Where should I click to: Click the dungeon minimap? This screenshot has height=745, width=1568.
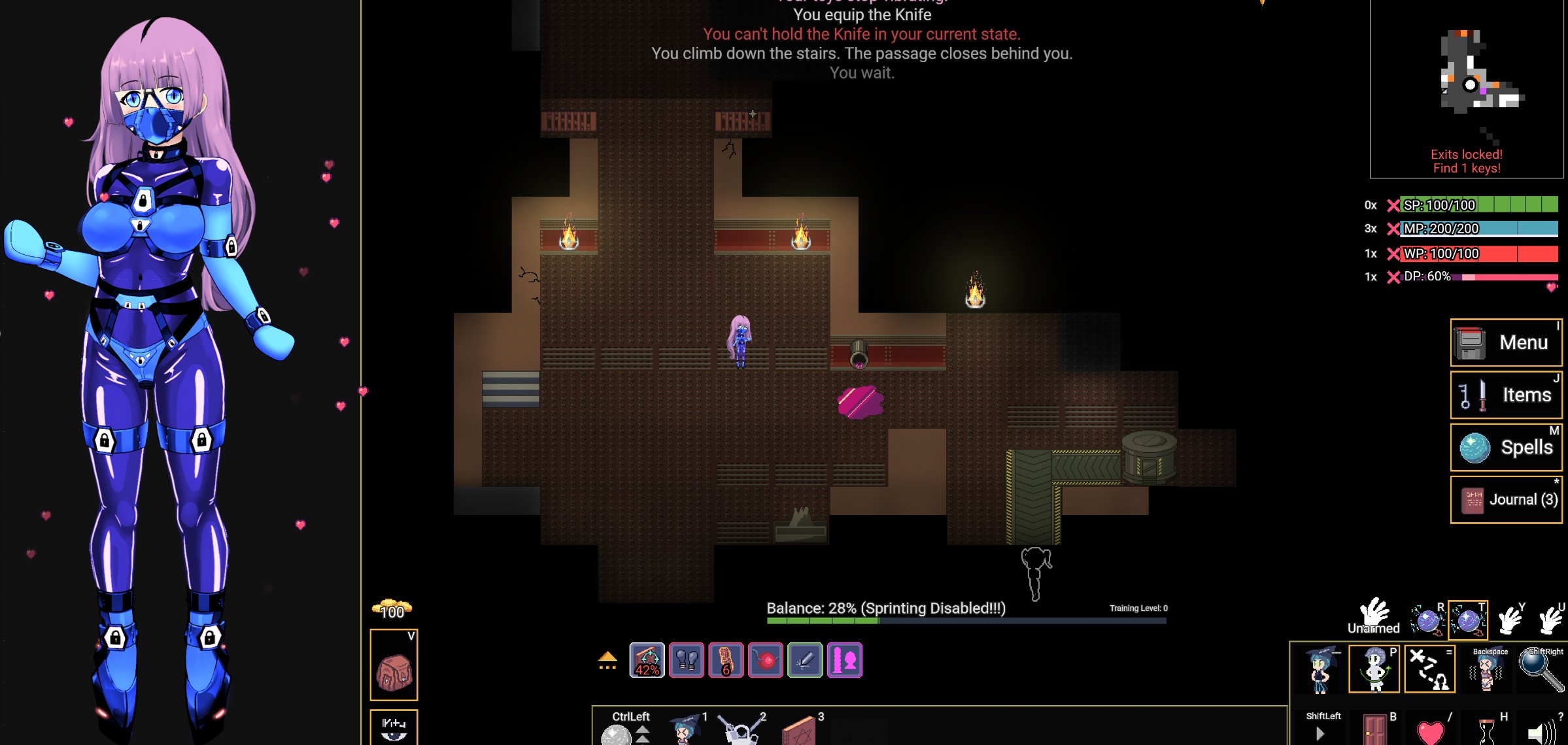[1466, 85]
